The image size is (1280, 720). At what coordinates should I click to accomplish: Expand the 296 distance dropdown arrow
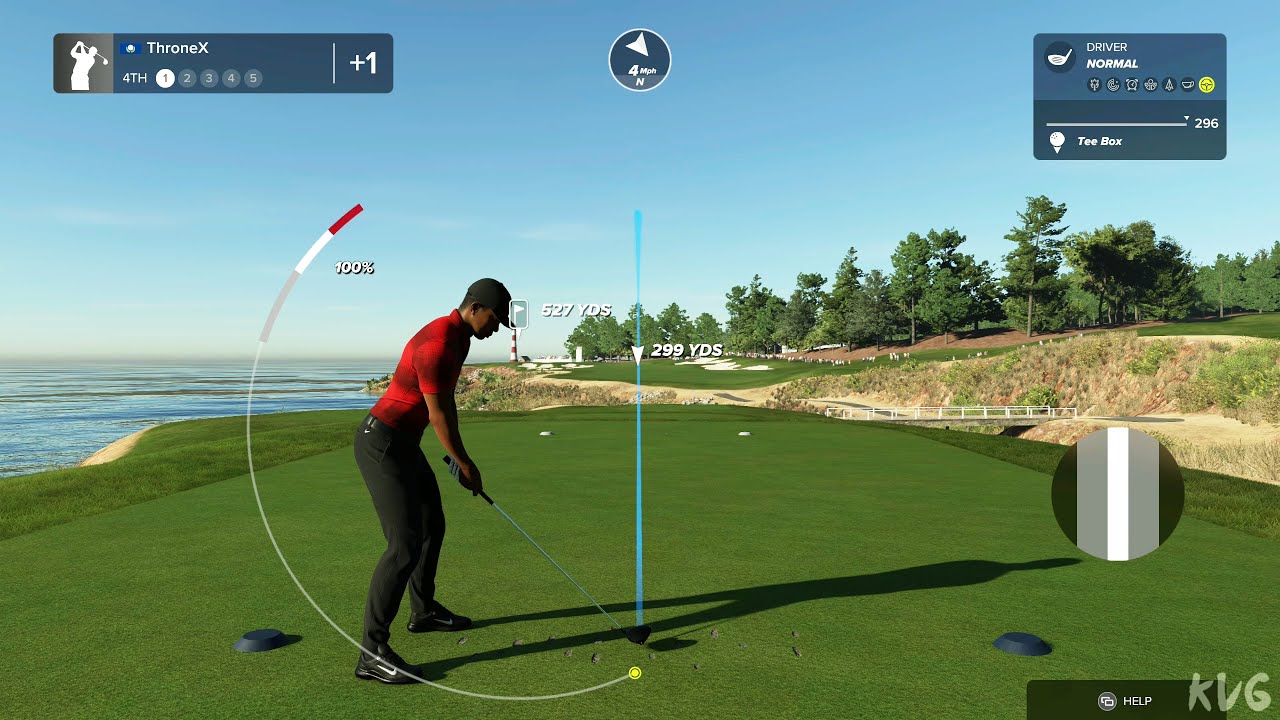1186,118
